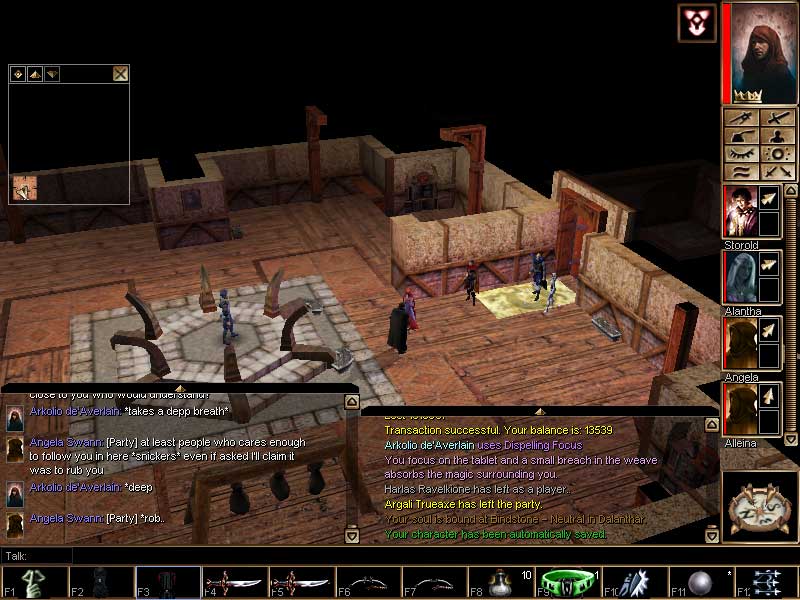Click the upward pyramid minimap button
This screenshot has width=800, height=600.
coord(34,73)
